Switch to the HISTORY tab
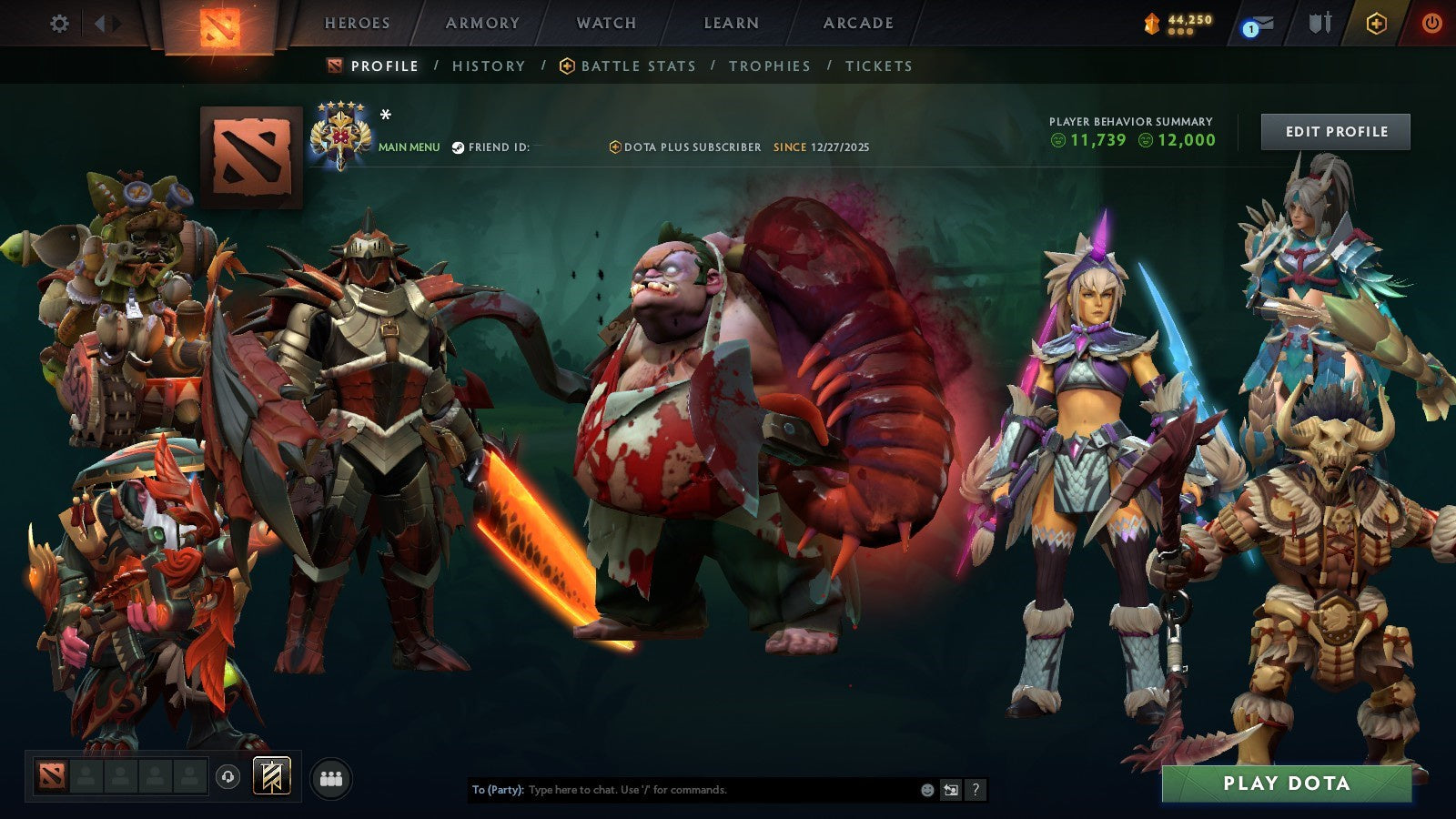The image size is (1456, 819). pos(488,66)
